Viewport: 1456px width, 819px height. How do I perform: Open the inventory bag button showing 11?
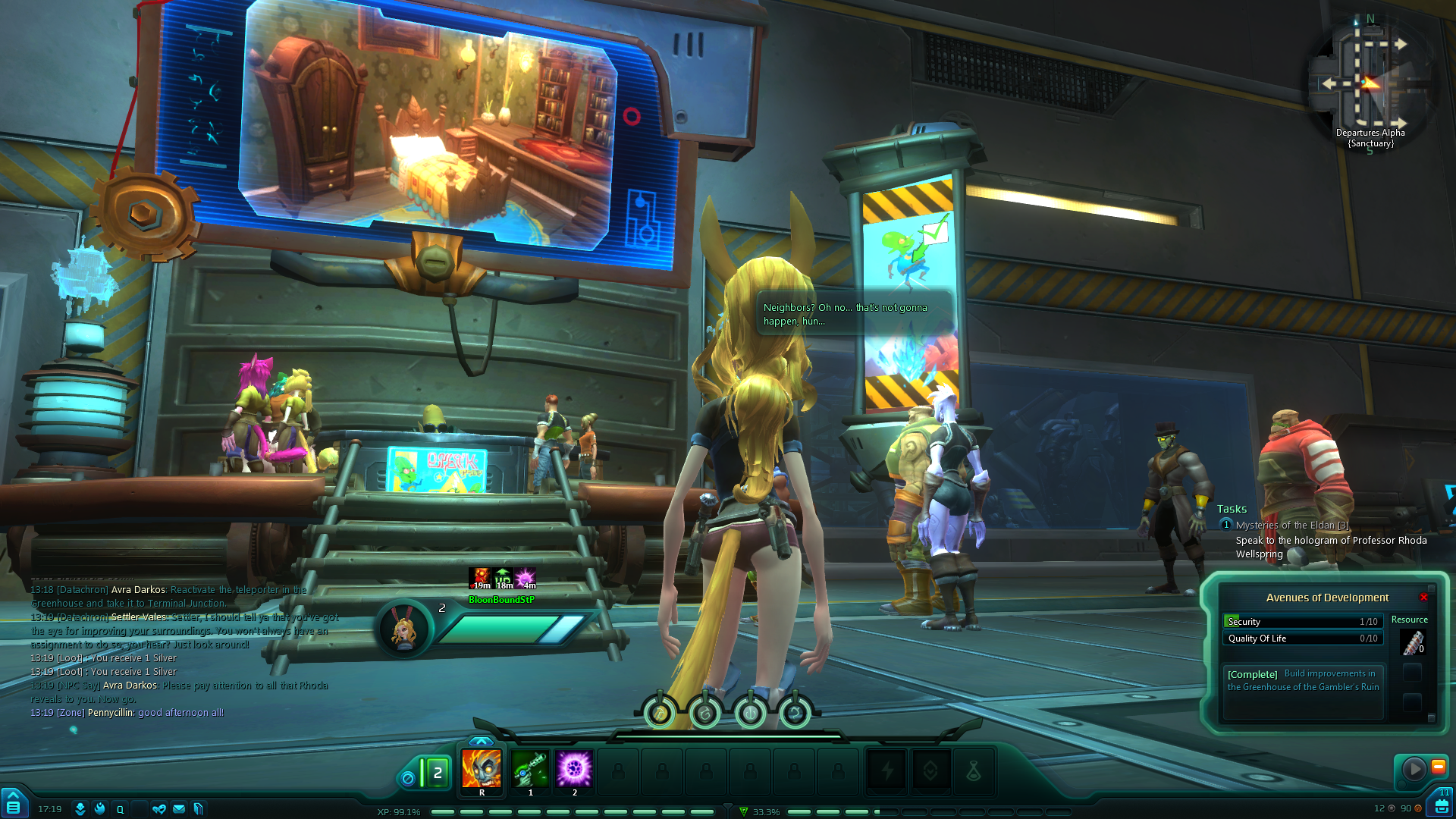tap(1441, 805)
